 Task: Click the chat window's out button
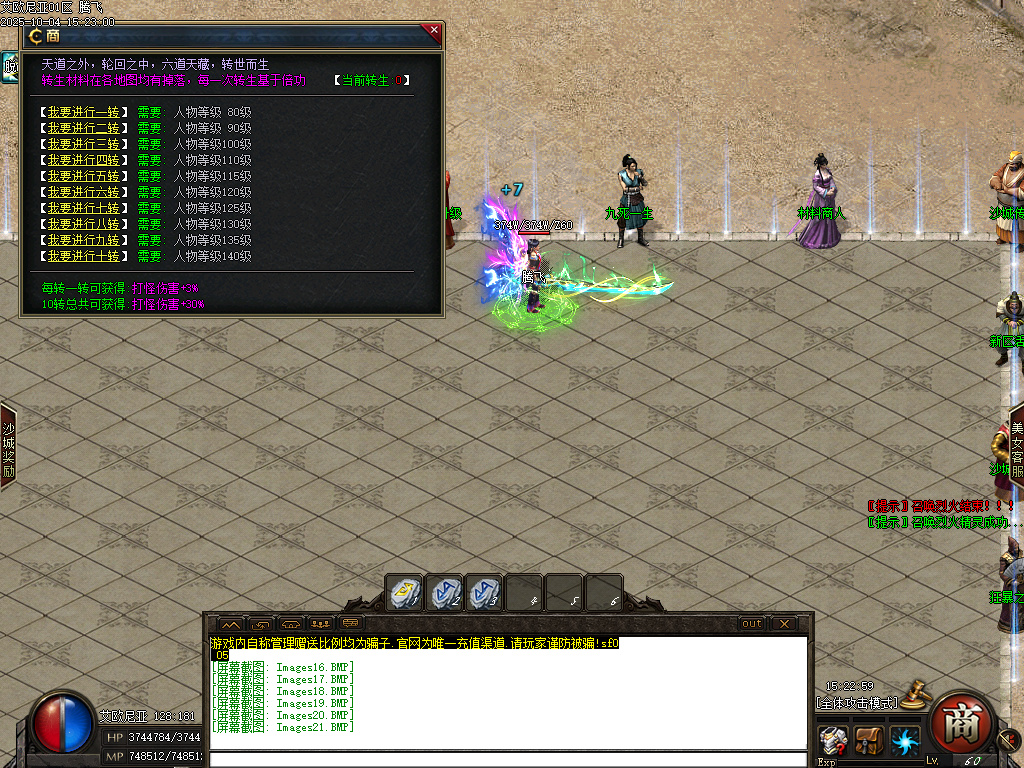coord(751,624)
